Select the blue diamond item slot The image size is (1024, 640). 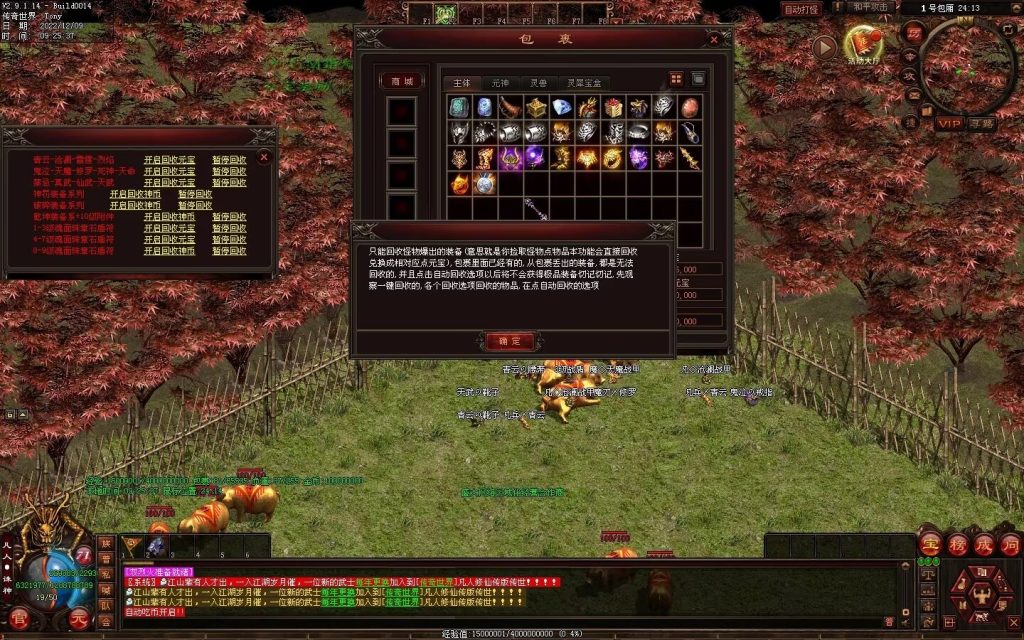tap(562, 107)
